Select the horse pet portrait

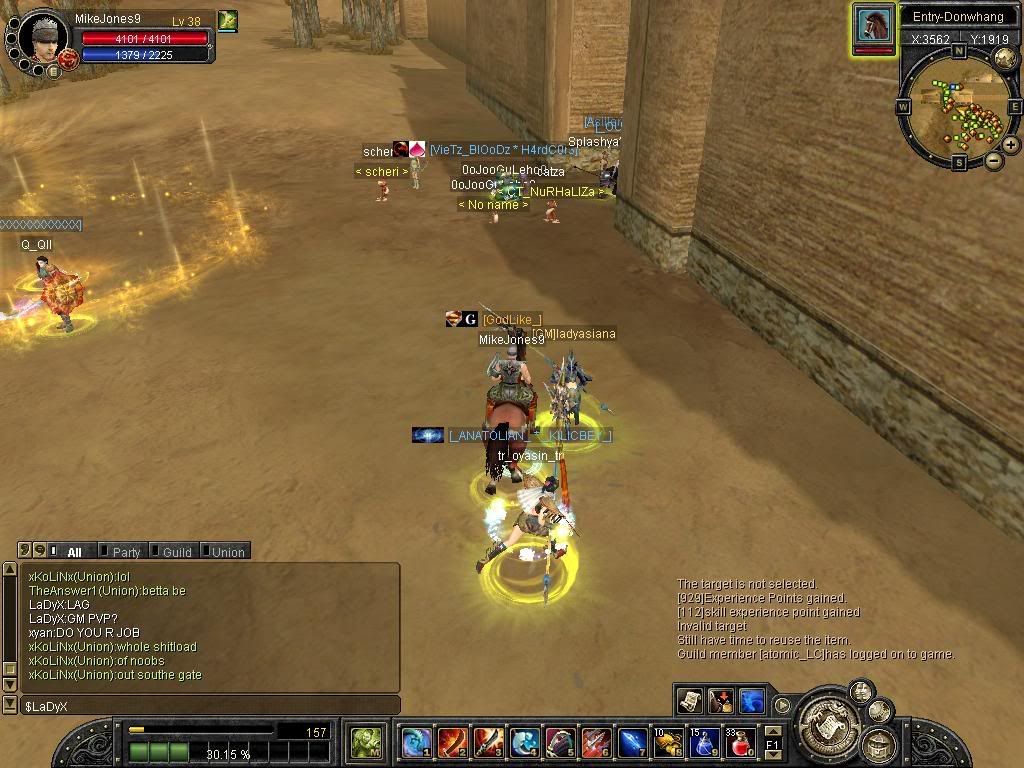click(x=874, y=25)
